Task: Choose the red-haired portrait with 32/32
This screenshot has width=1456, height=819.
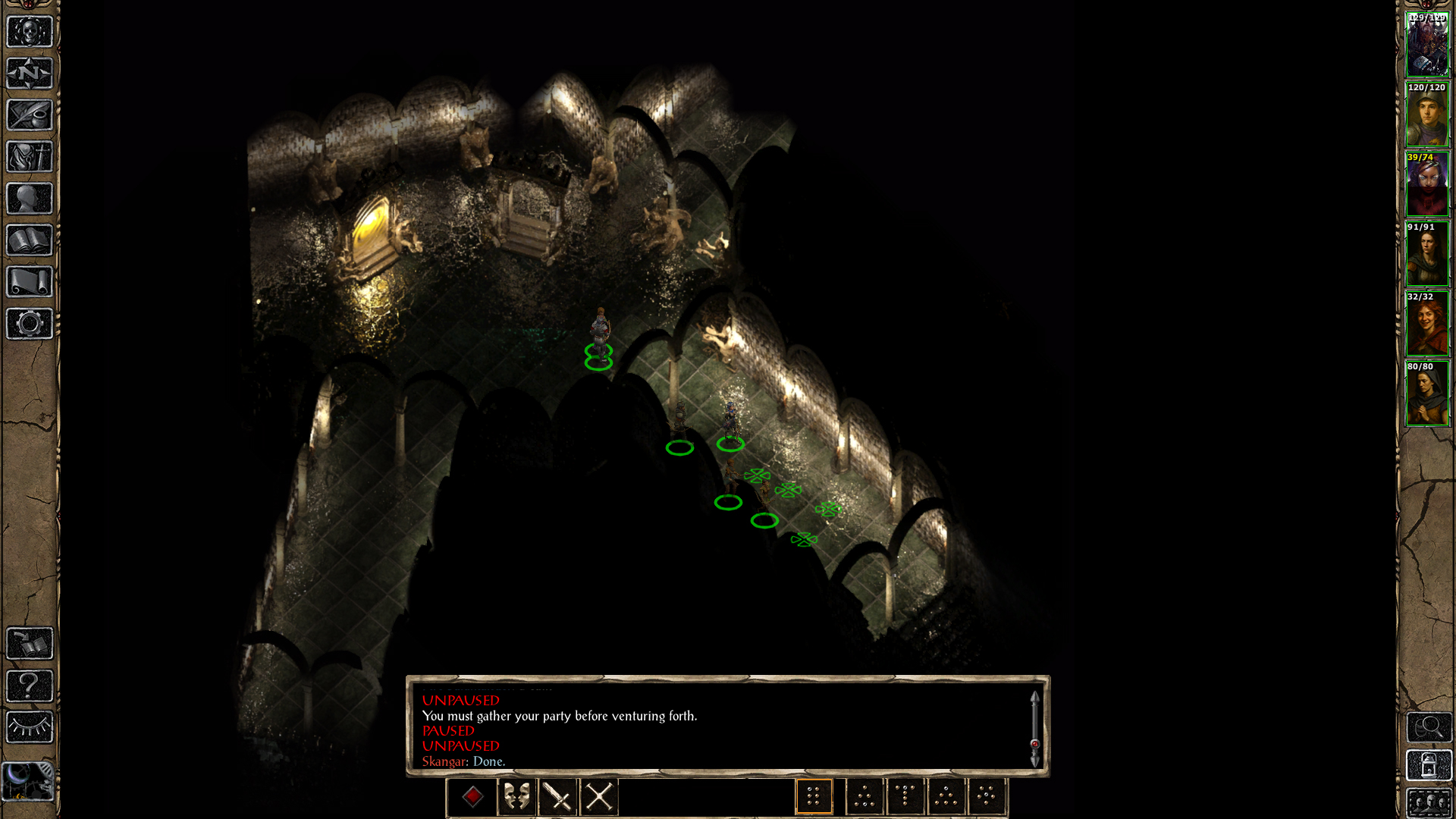Action: 1427,324
